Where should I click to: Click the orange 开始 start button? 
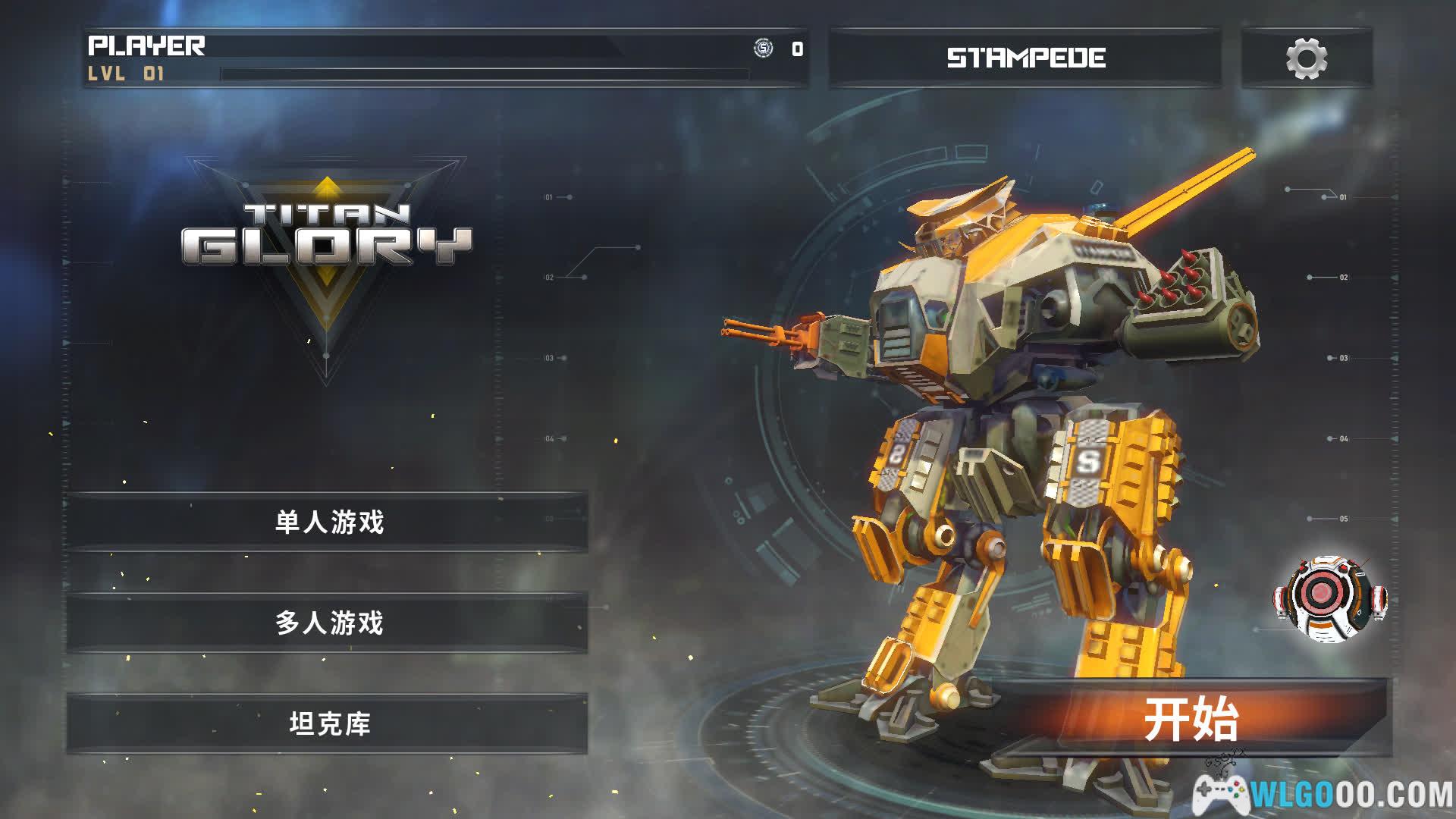[x=1191, y=719]
